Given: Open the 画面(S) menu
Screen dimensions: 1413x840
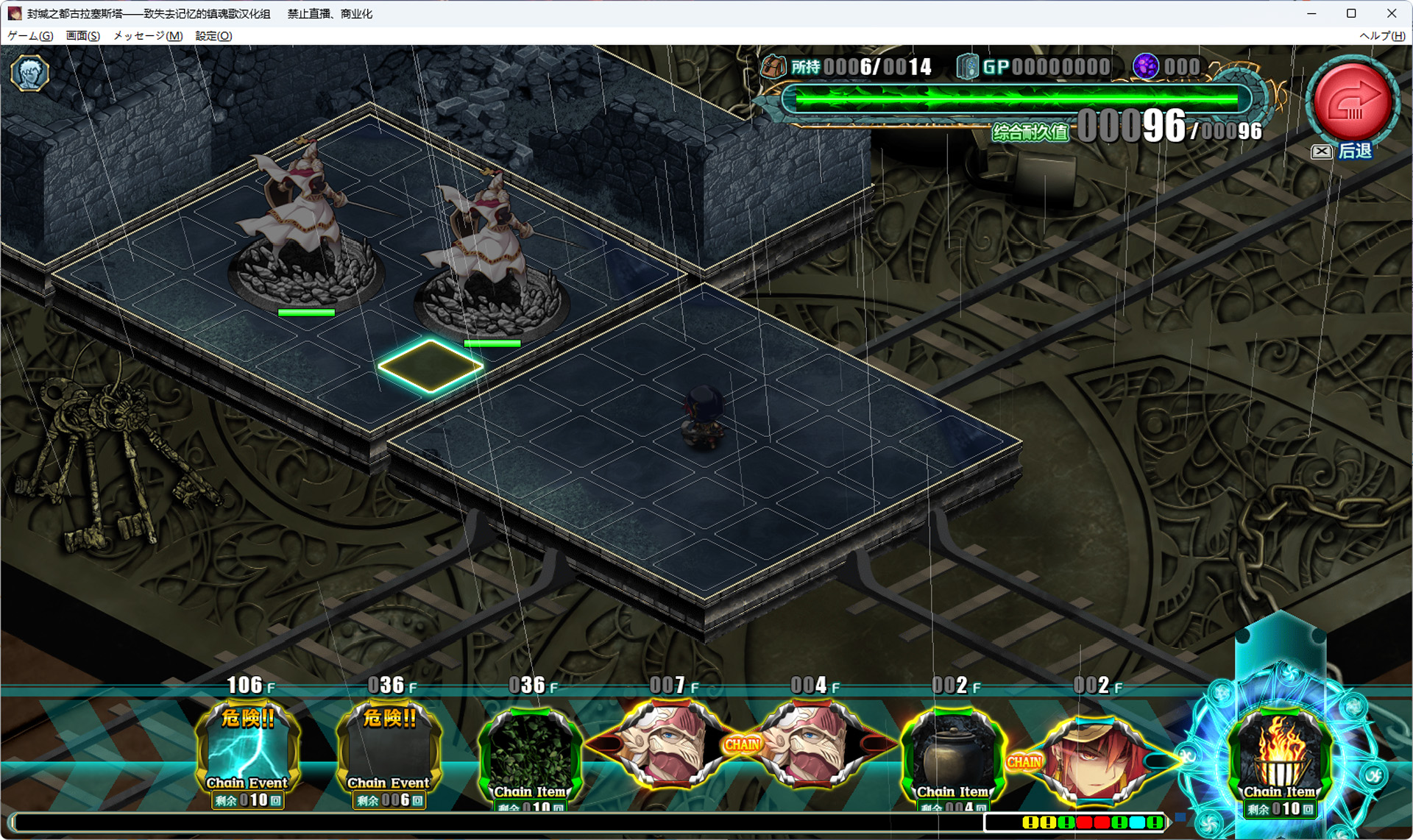Looking at the screenshot, I should click(82, 35).
